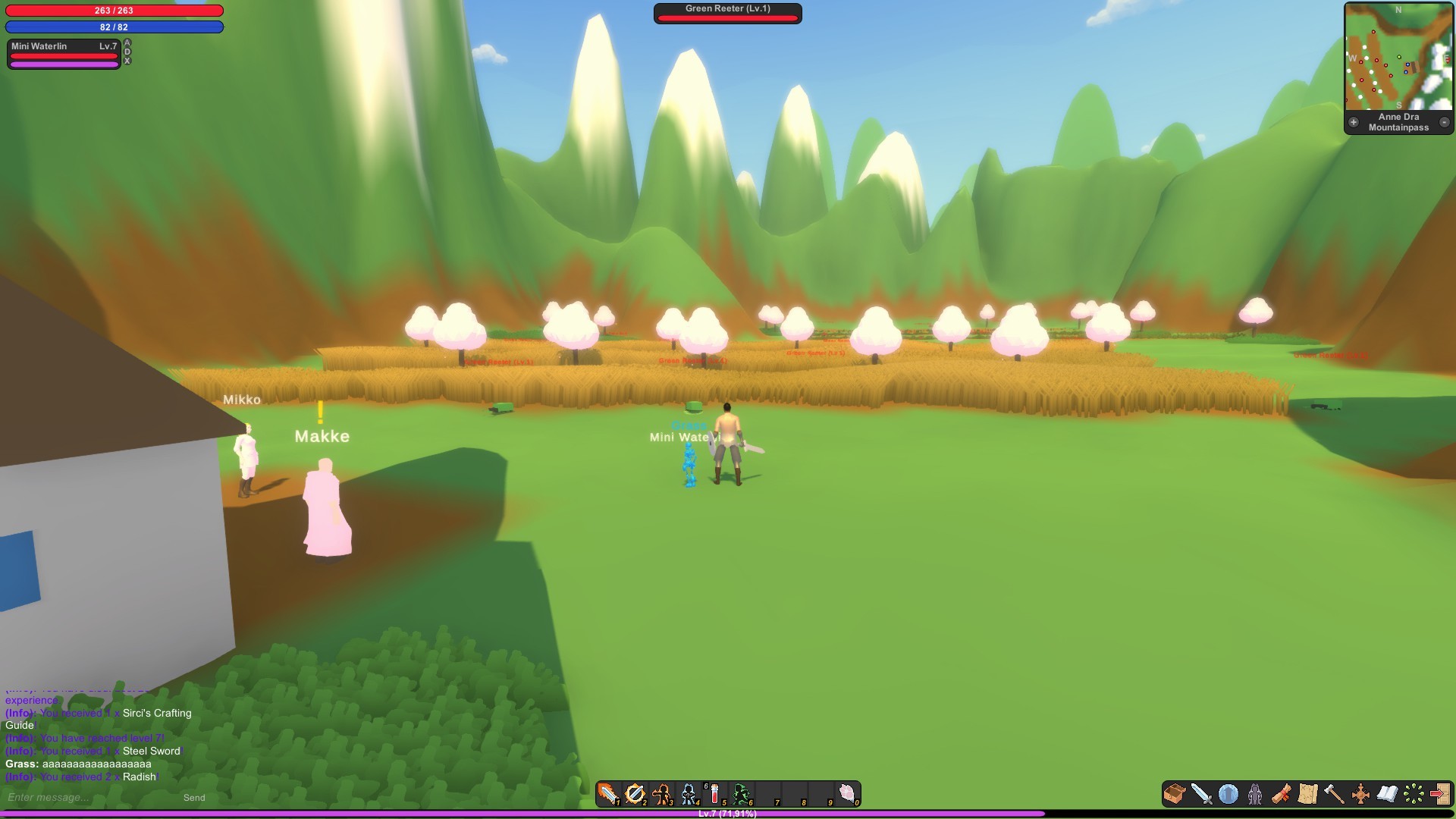1456x819 pixels.
Task: Trigger the shield skill in hotbar slot 2
Action: click(635, 793)
